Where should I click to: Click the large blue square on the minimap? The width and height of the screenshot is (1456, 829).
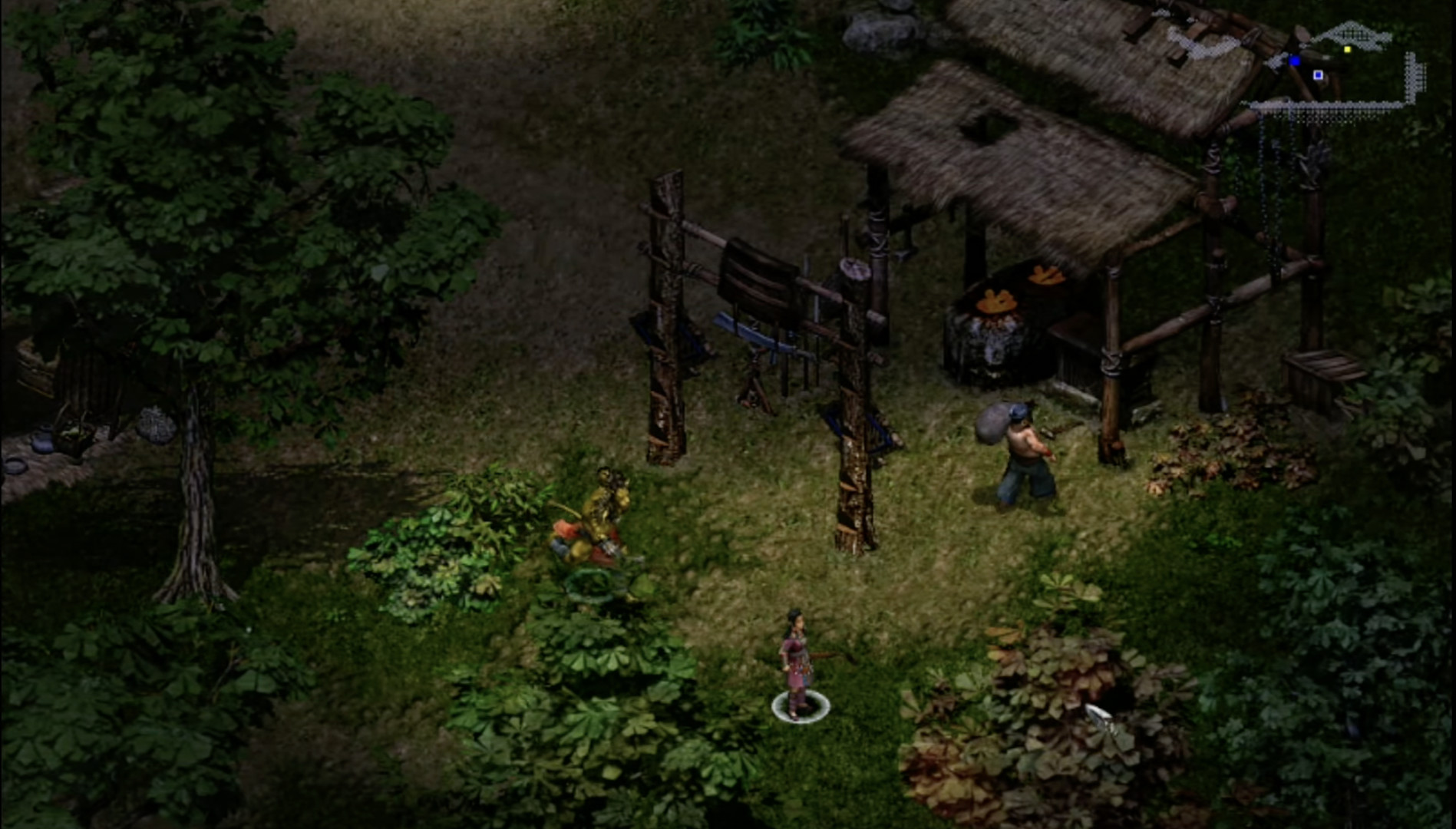[x=1296, y=61]
